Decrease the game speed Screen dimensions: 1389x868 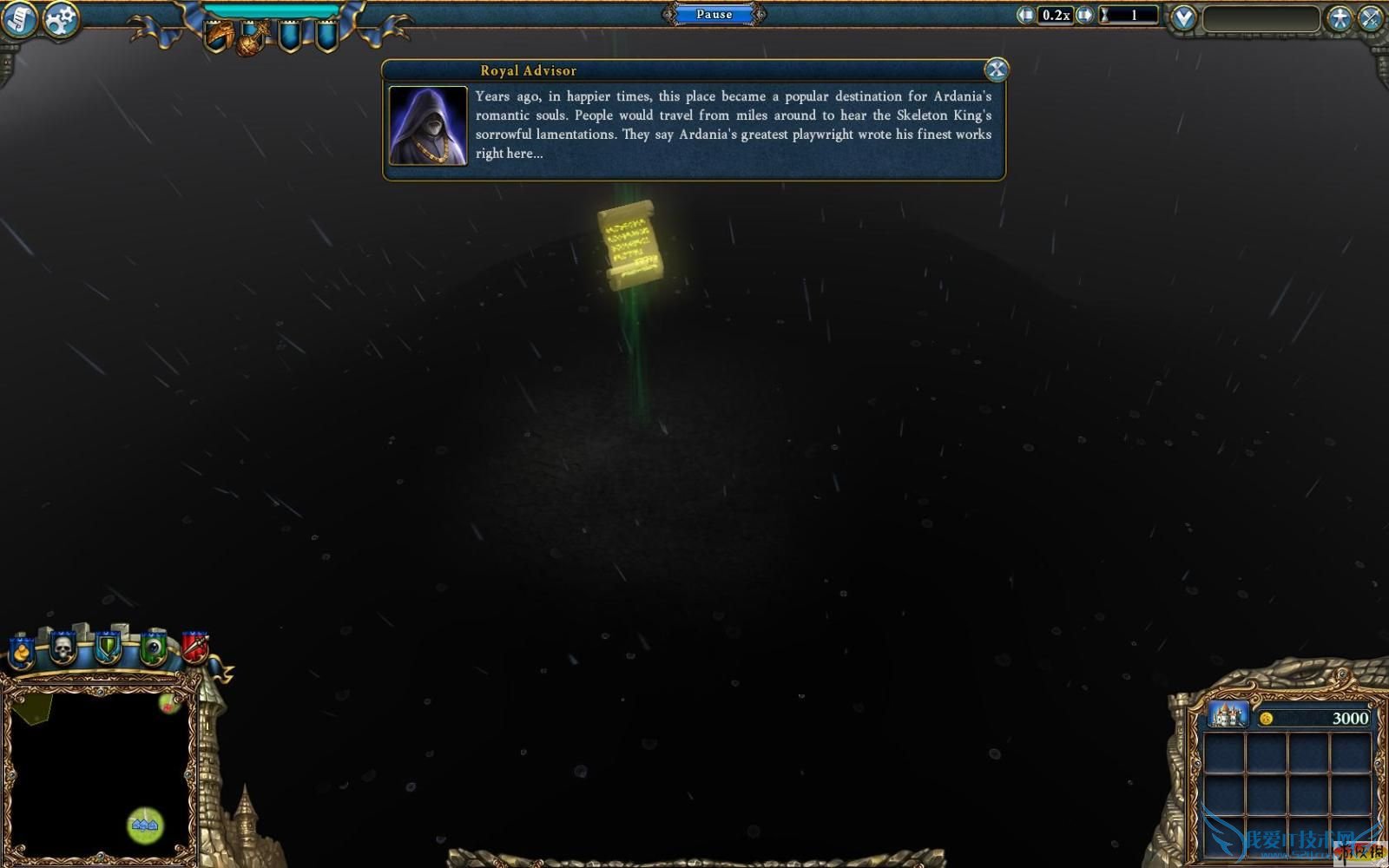pos(1026,15)
